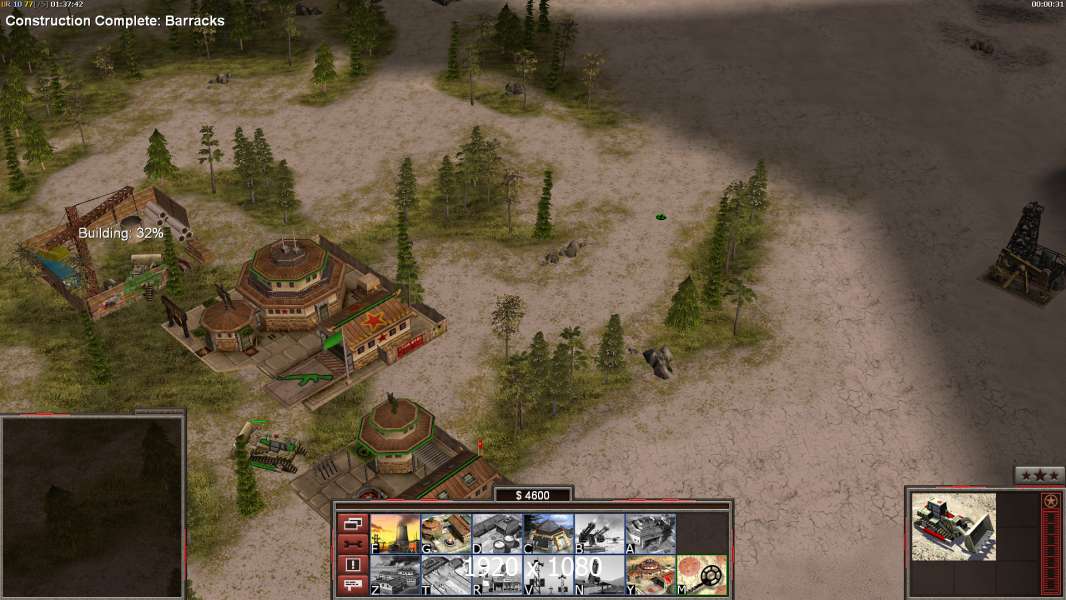The height and width of the screenshot is (600, 1066).
Task: Pick the Bunker build icon marked C
Action: point(548,533)
